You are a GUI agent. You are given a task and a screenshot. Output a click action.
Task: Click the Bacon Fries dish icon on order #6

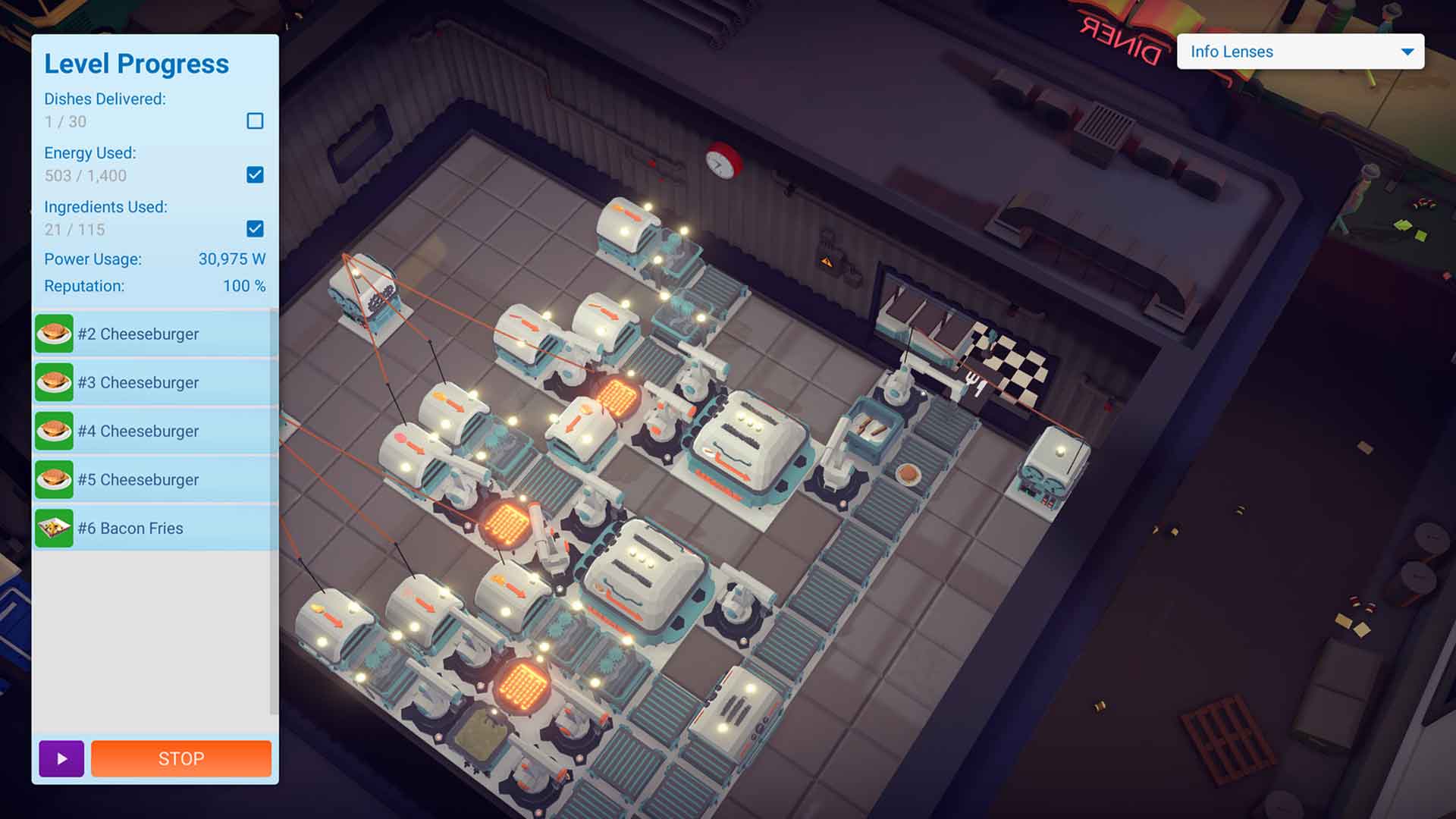54,528
